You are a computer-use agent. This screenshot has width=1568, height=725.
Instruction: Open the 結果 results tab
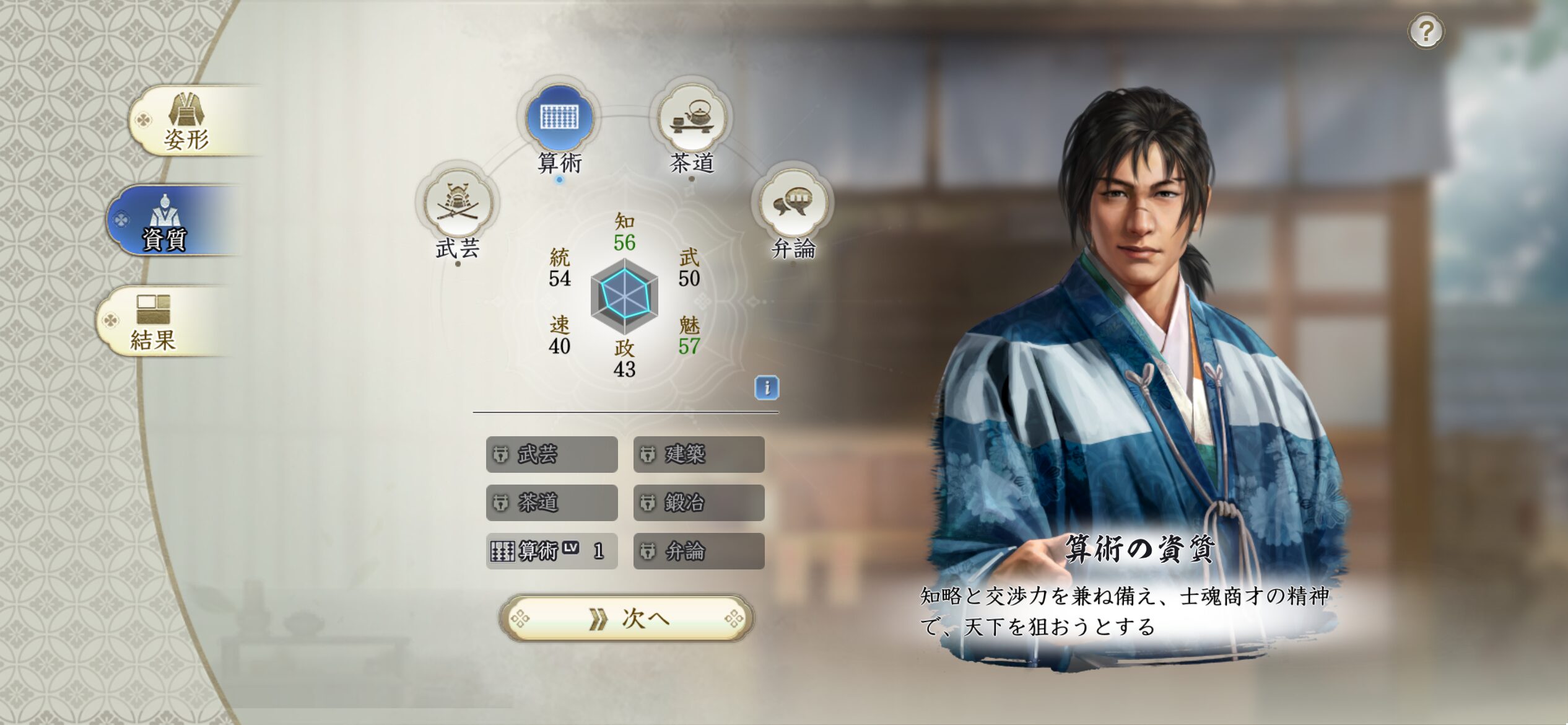click(154, 322)
